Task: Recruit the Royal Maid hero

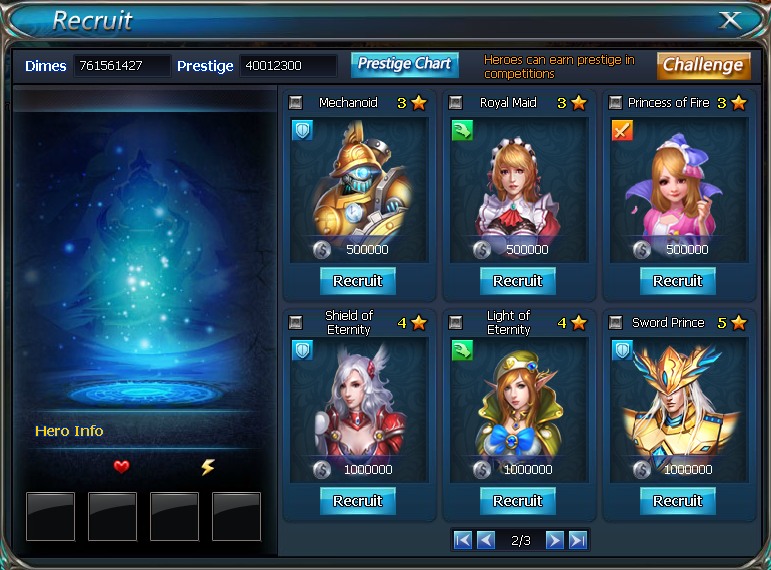Action: (x=517, y=281)
